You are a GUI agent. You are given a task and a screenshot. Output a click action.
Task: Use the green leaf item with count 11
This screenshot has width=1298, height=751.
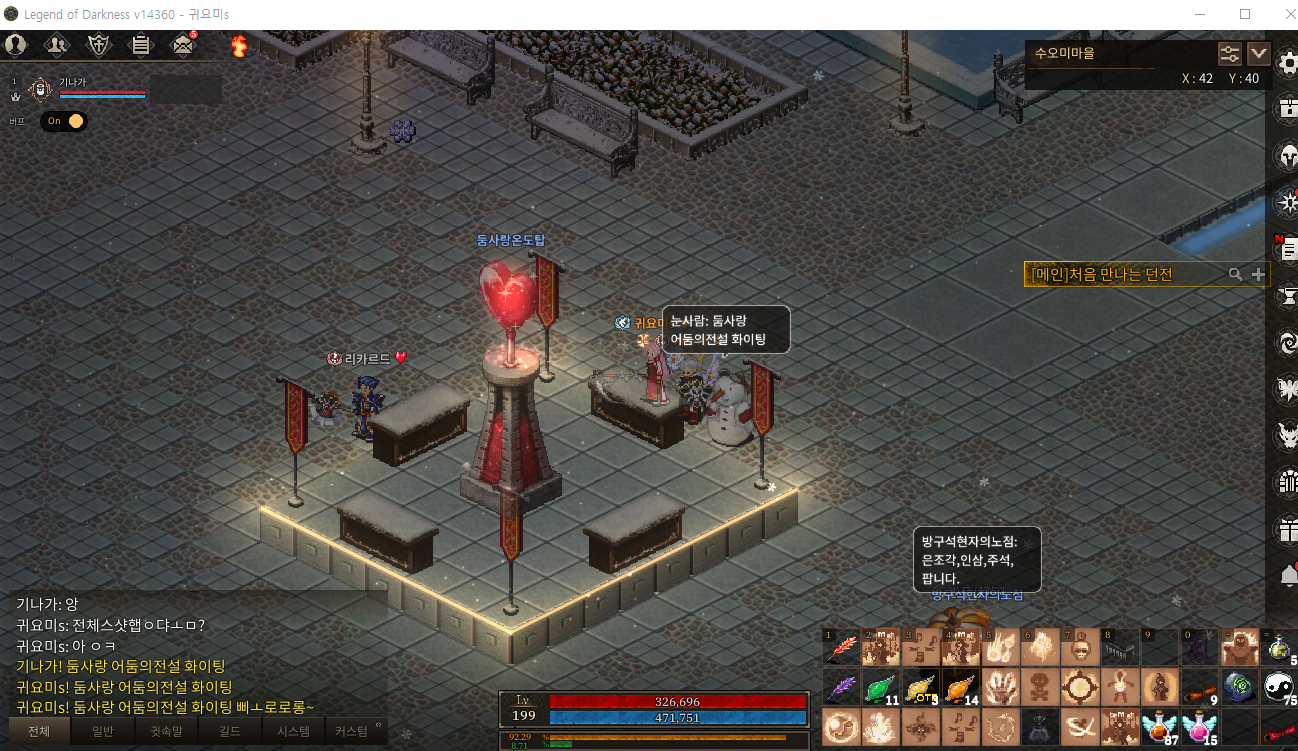[880, 688]
